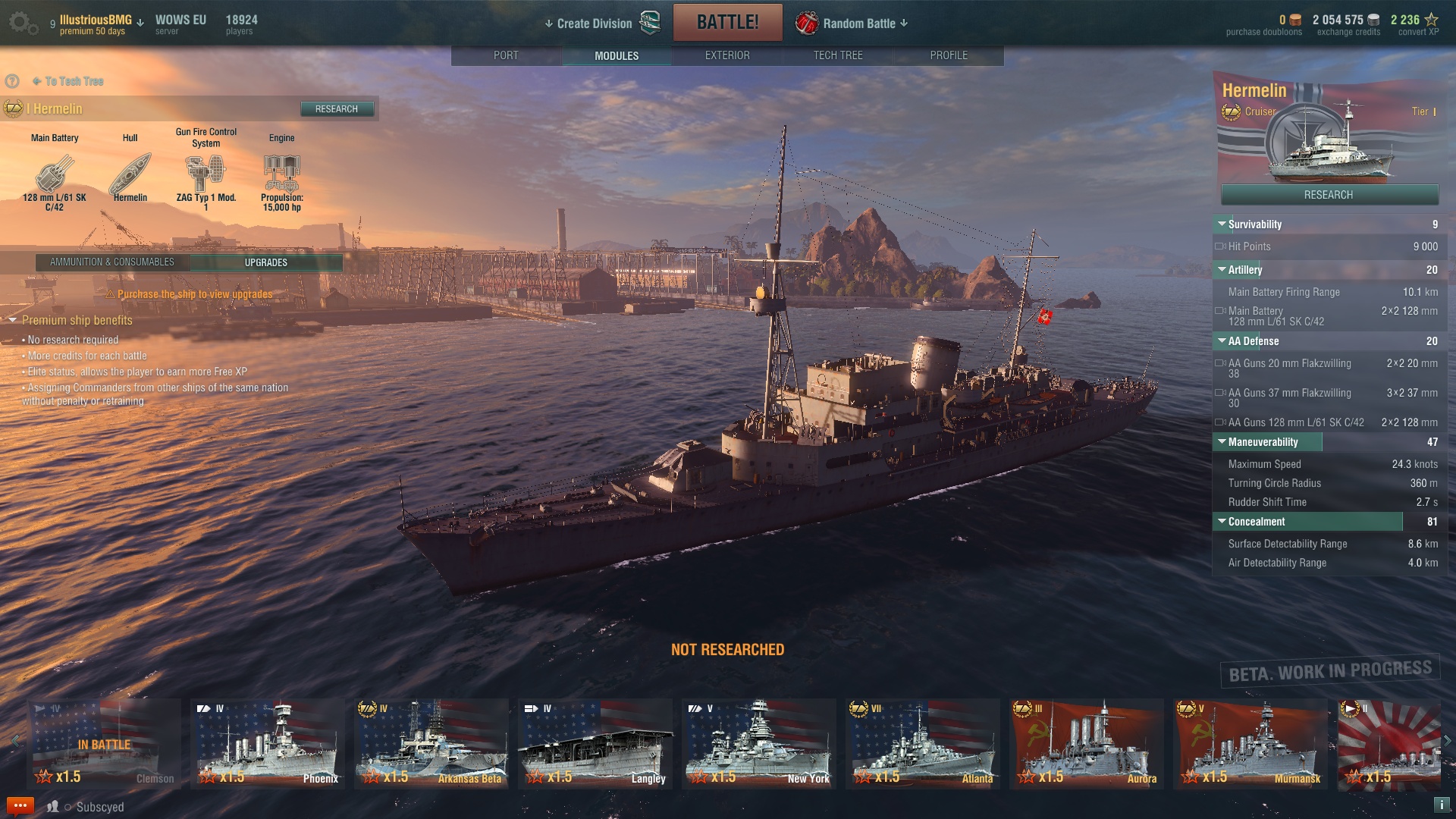Open the TECH TREE tab

click(x=837, y=55)
